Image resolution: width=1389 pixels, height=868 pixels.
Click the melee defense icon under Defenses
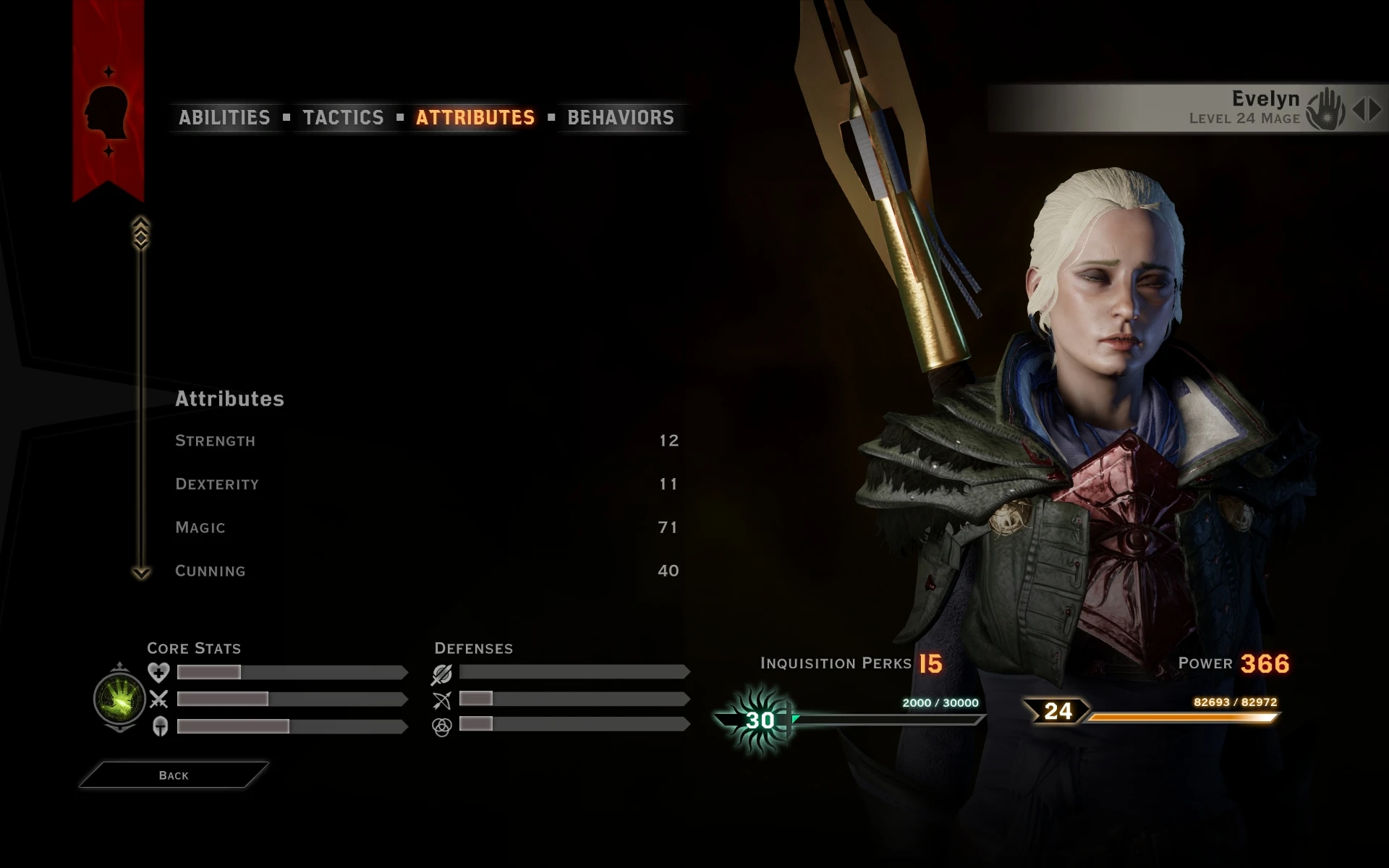[442, 673]
